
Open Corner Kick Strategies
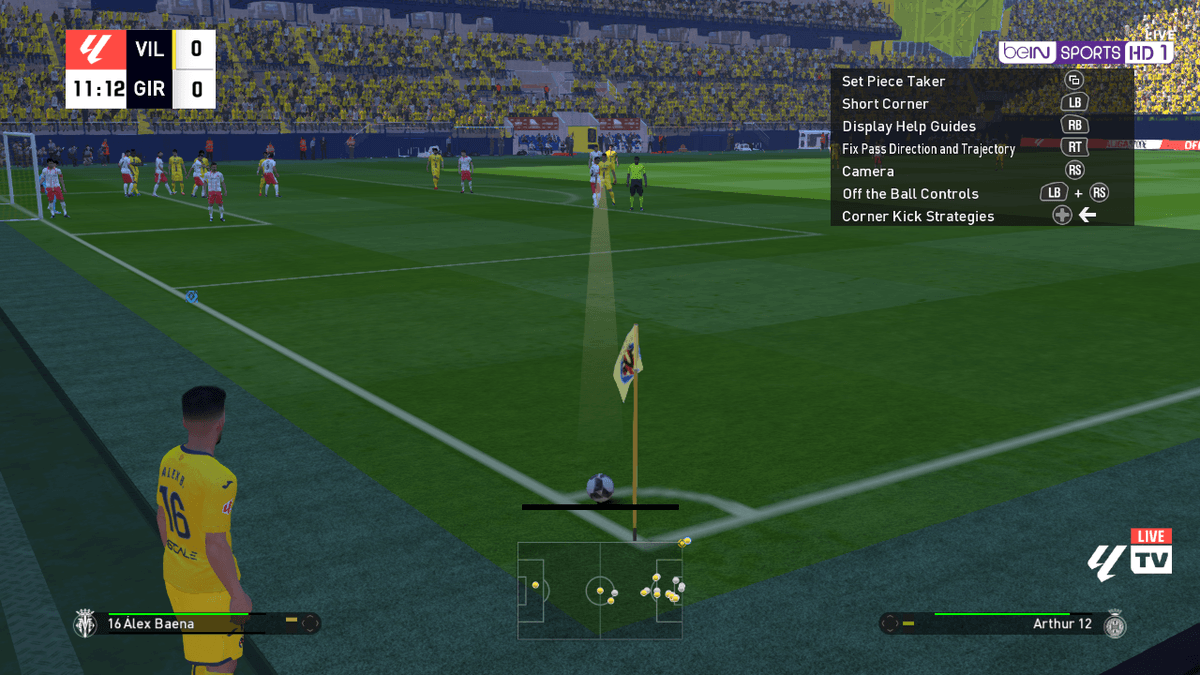pyautogui.click(x=917, y=216)
